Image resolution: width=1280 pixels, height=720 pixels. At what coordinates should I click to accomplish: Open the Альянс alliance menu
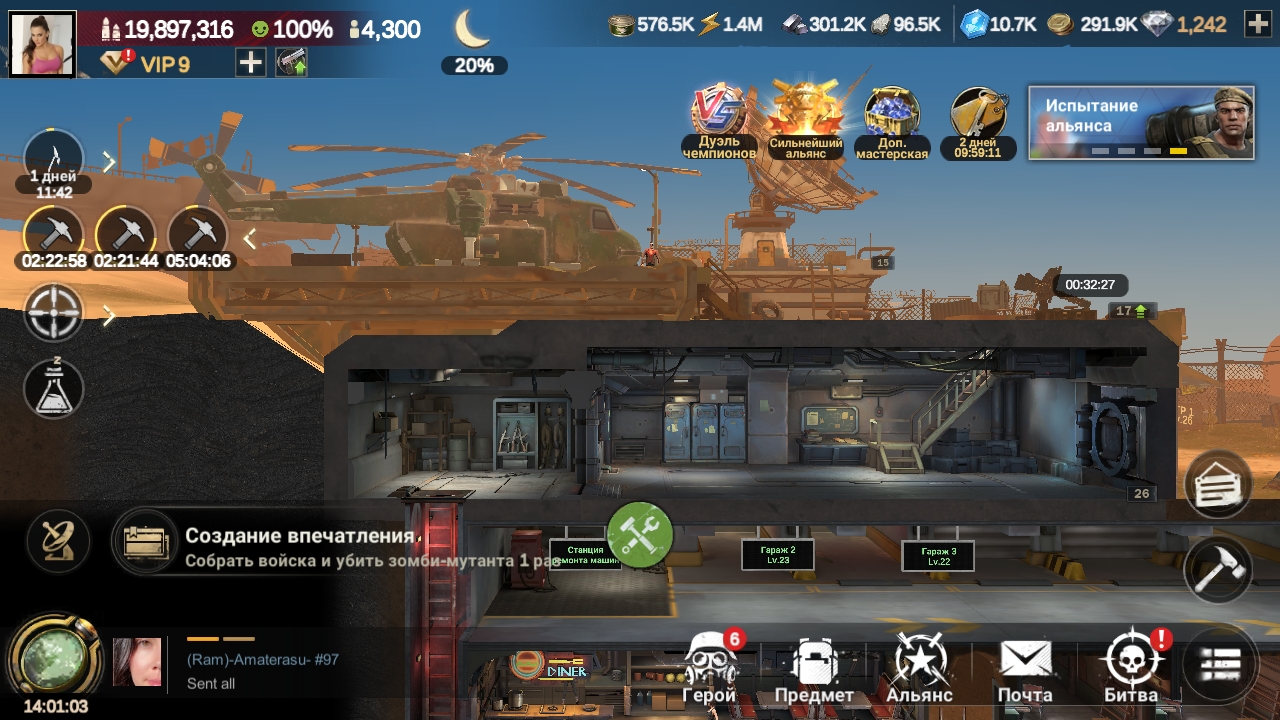(920, 667)
